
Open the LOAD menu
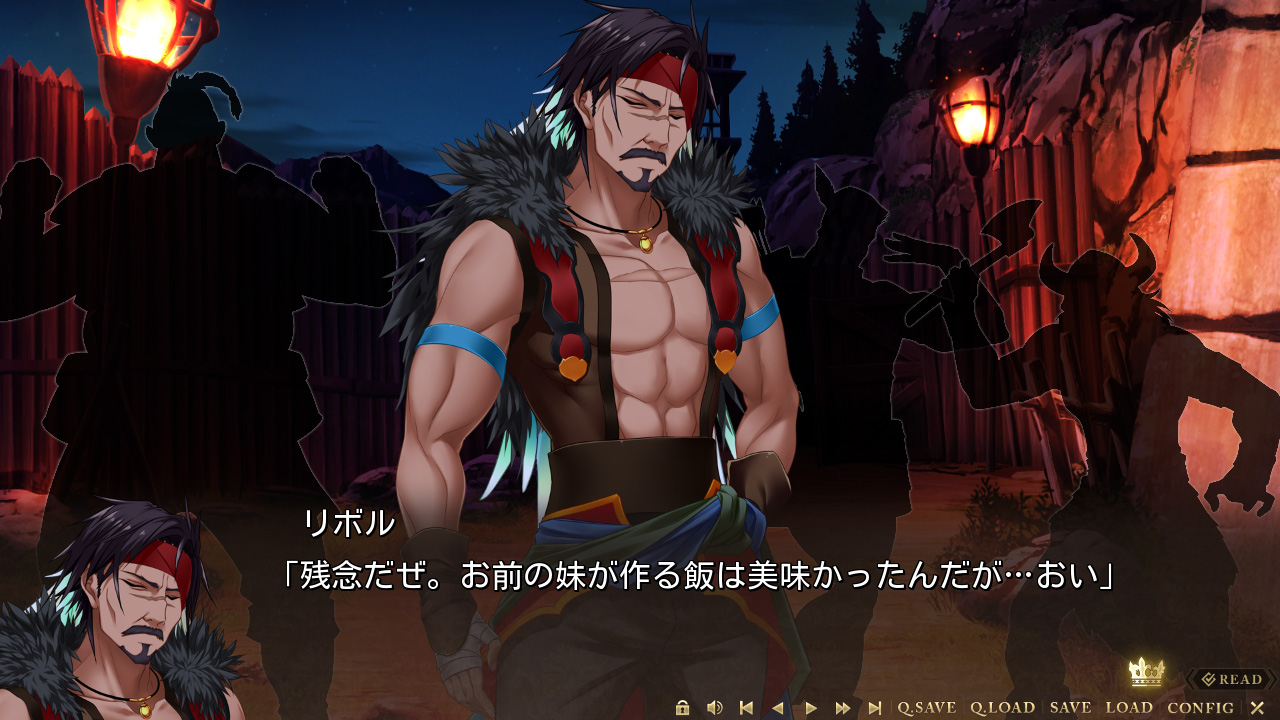pos(1129,708)
